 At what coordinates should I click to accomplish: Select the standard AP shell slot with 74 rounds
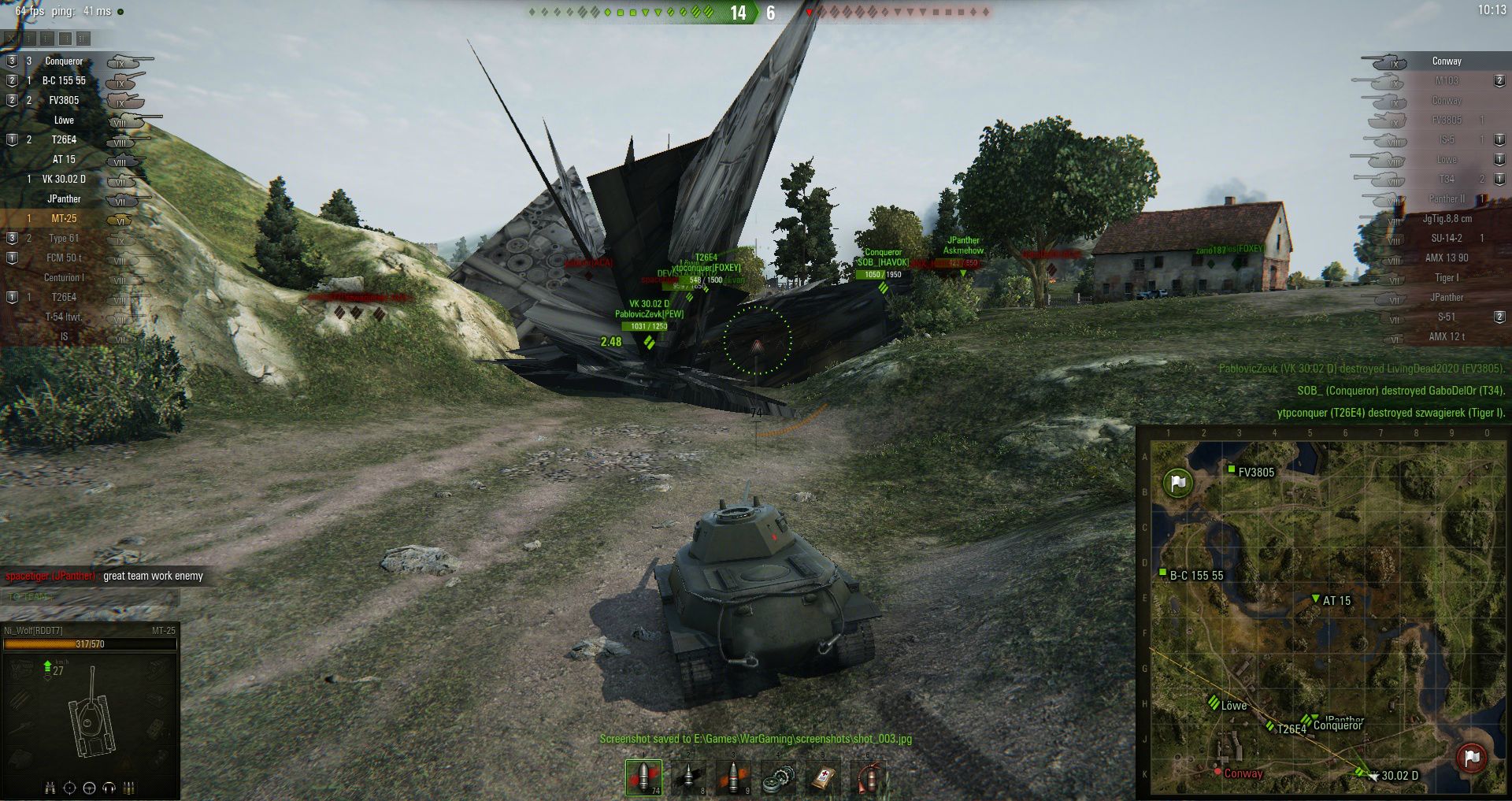(643, 777)
